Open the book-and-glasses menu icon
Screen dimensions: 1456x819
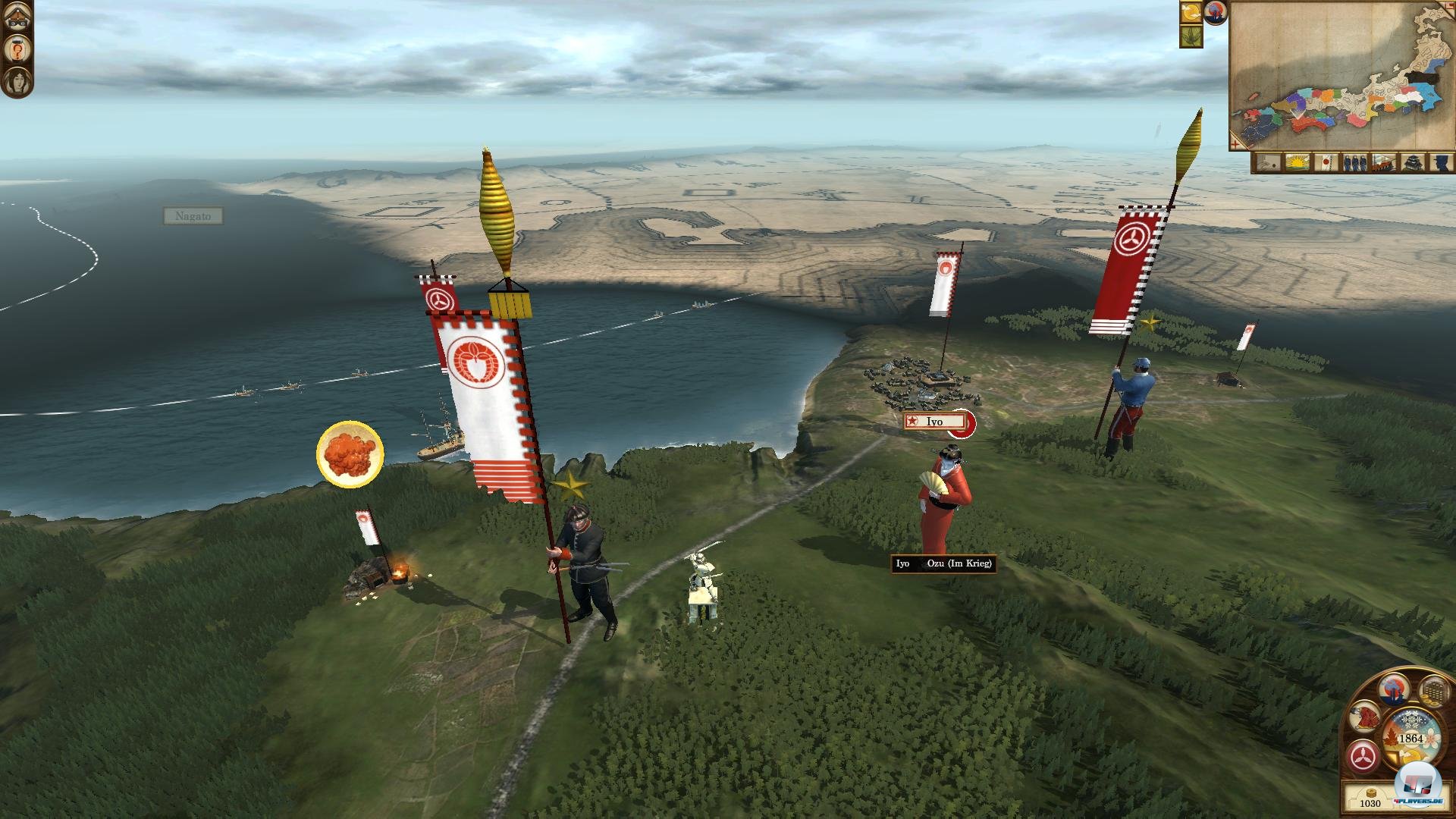(x=17, y=17)
